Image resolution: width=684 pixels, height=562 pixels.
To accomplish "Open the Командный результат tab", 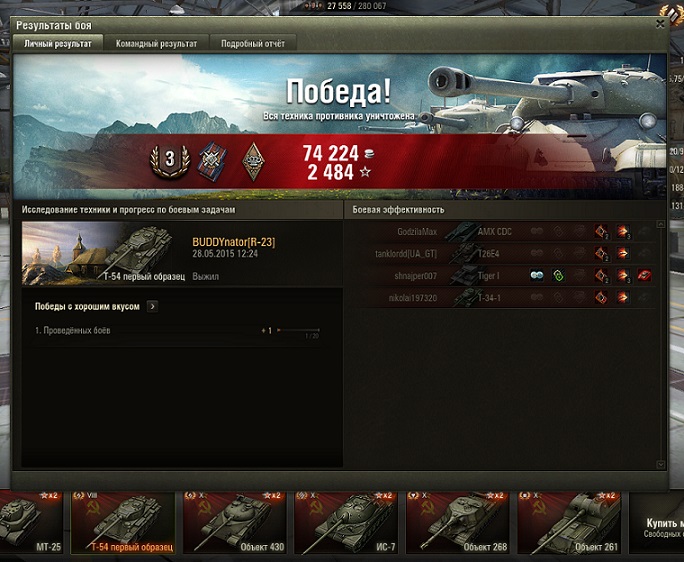I will [155, 44].
